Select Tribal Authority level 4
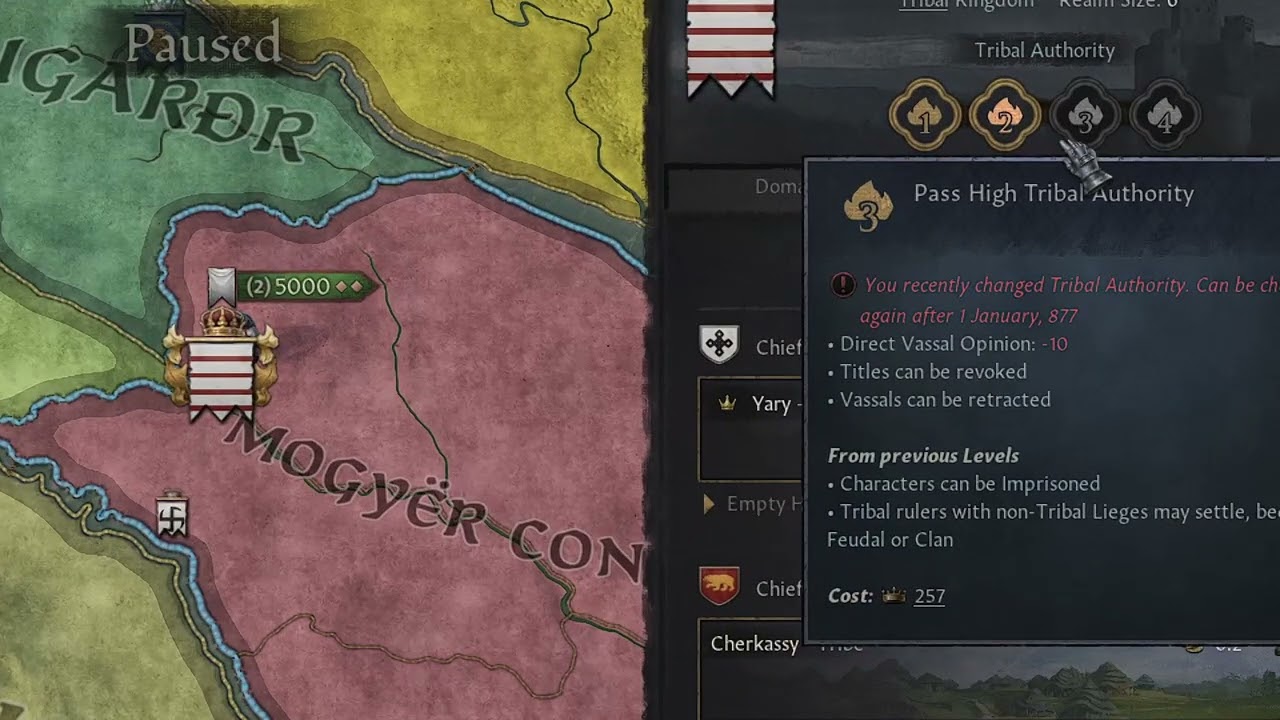This screenshot has width=1280, height=720. tap(1164, 115)
